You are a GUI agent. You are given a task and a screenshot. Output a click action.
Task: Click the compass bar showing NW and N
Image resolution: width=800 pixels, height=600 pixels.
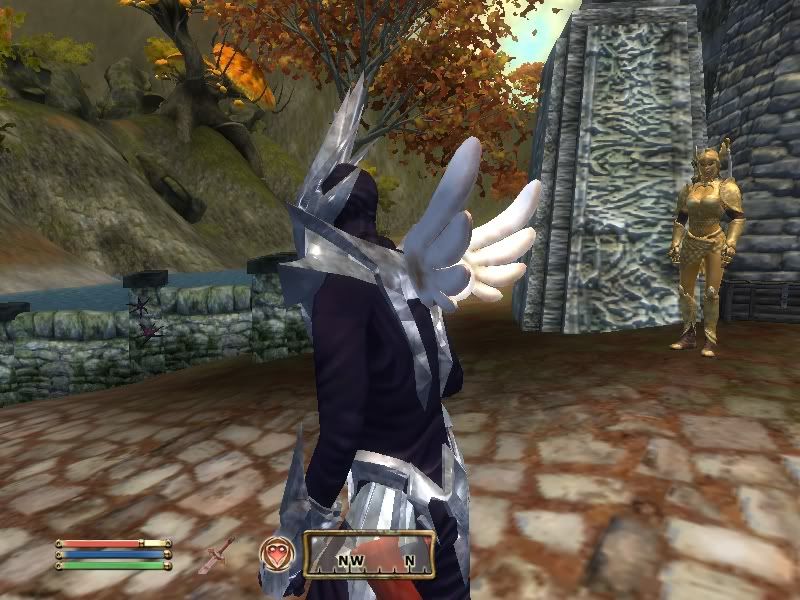pos(368,555)
